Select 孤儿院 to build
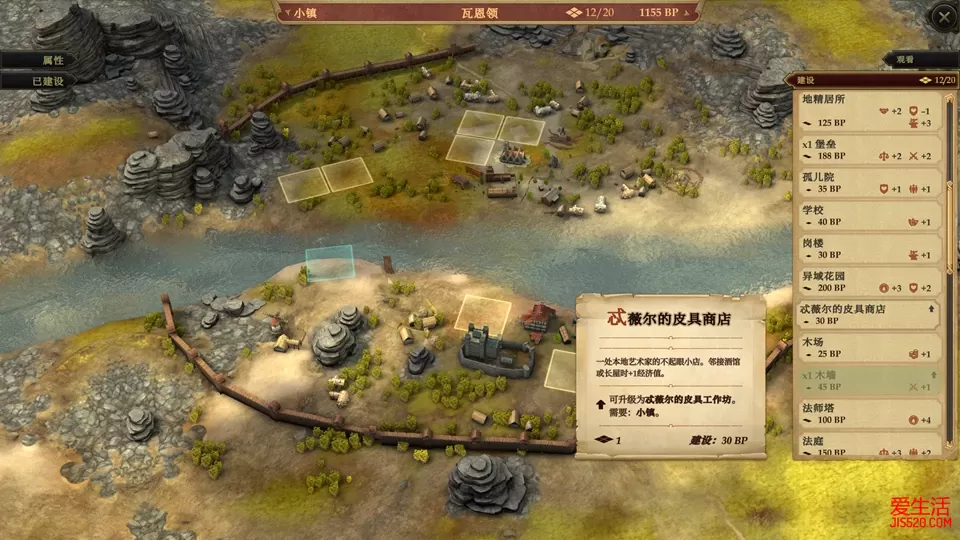The image size is (960, 540). click(868, 182)
